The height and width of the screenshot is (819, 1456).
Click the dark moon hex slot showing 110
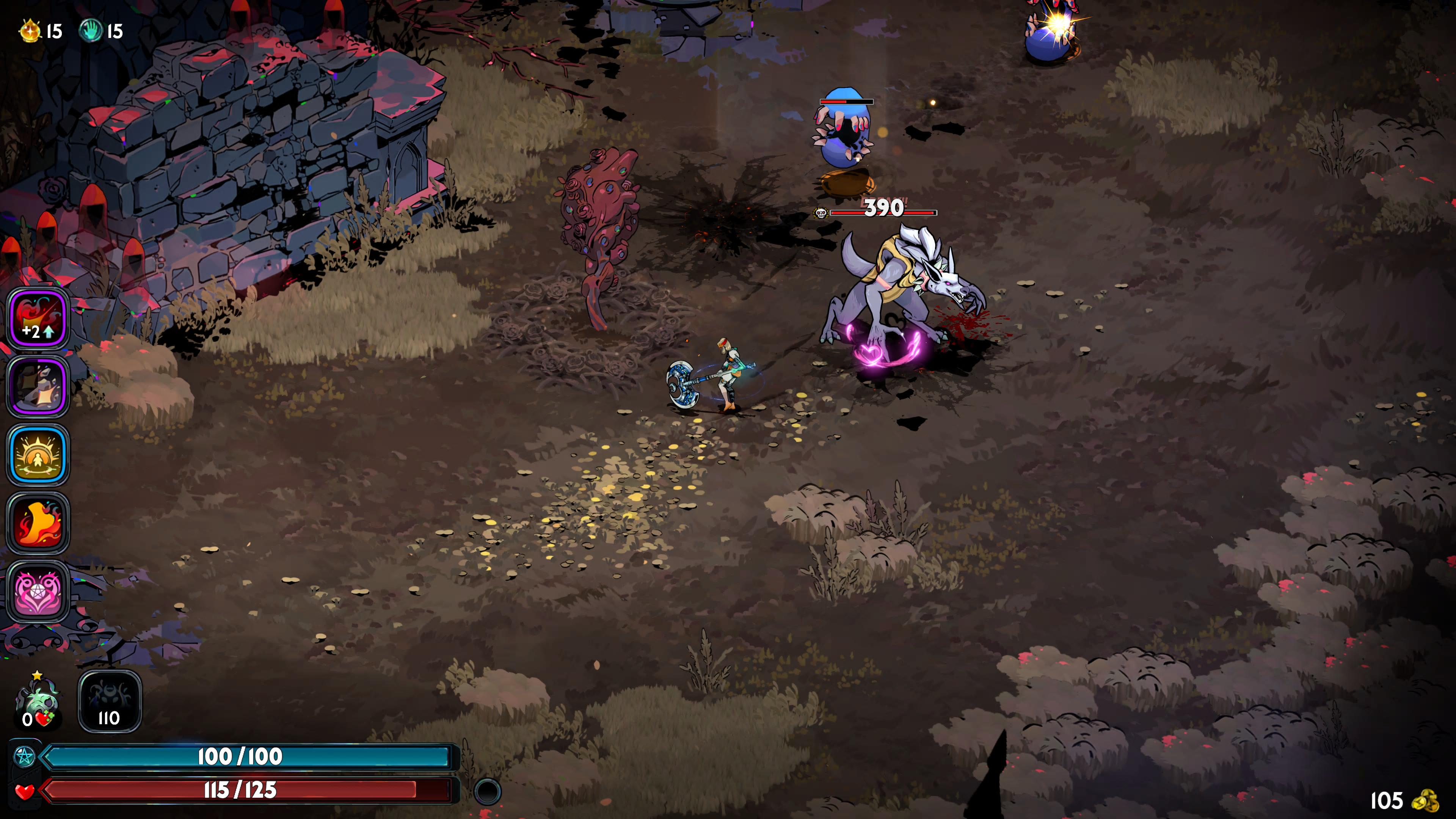coord(110,701)
